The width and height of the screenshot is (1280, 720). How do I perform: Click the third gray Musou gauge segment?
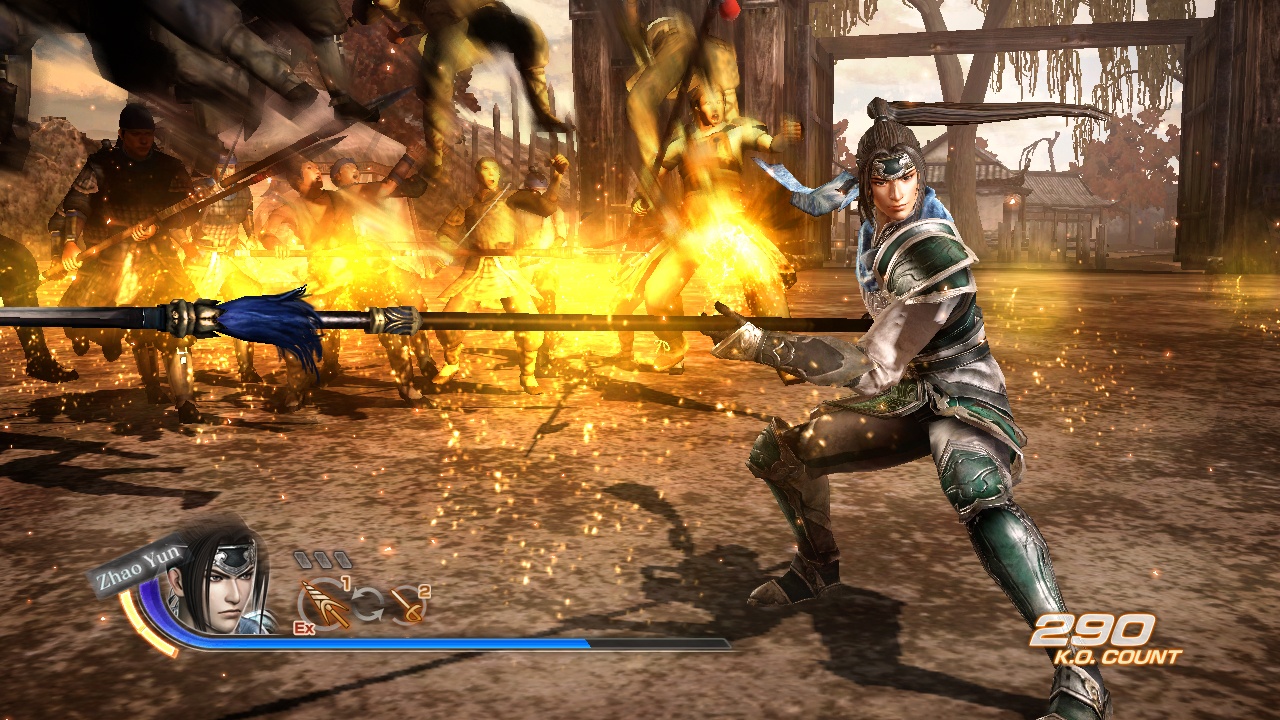tap(344, 559)
